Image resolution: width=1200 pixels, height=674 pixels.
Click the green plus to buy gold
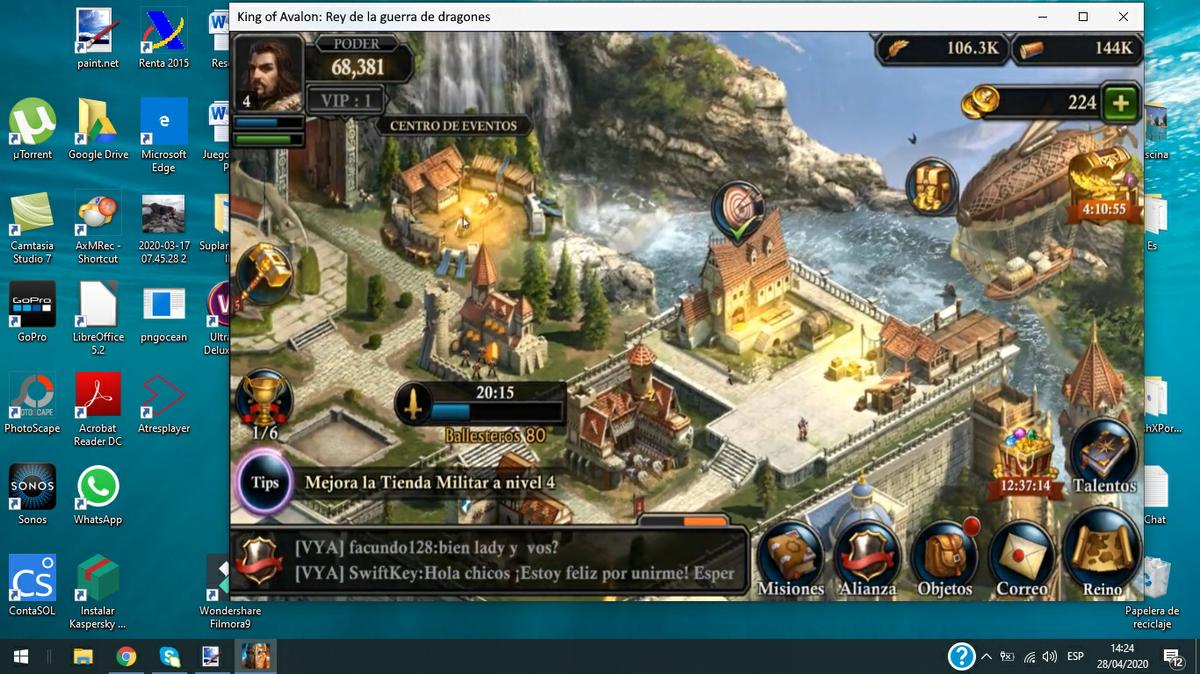pos(1121,103)
